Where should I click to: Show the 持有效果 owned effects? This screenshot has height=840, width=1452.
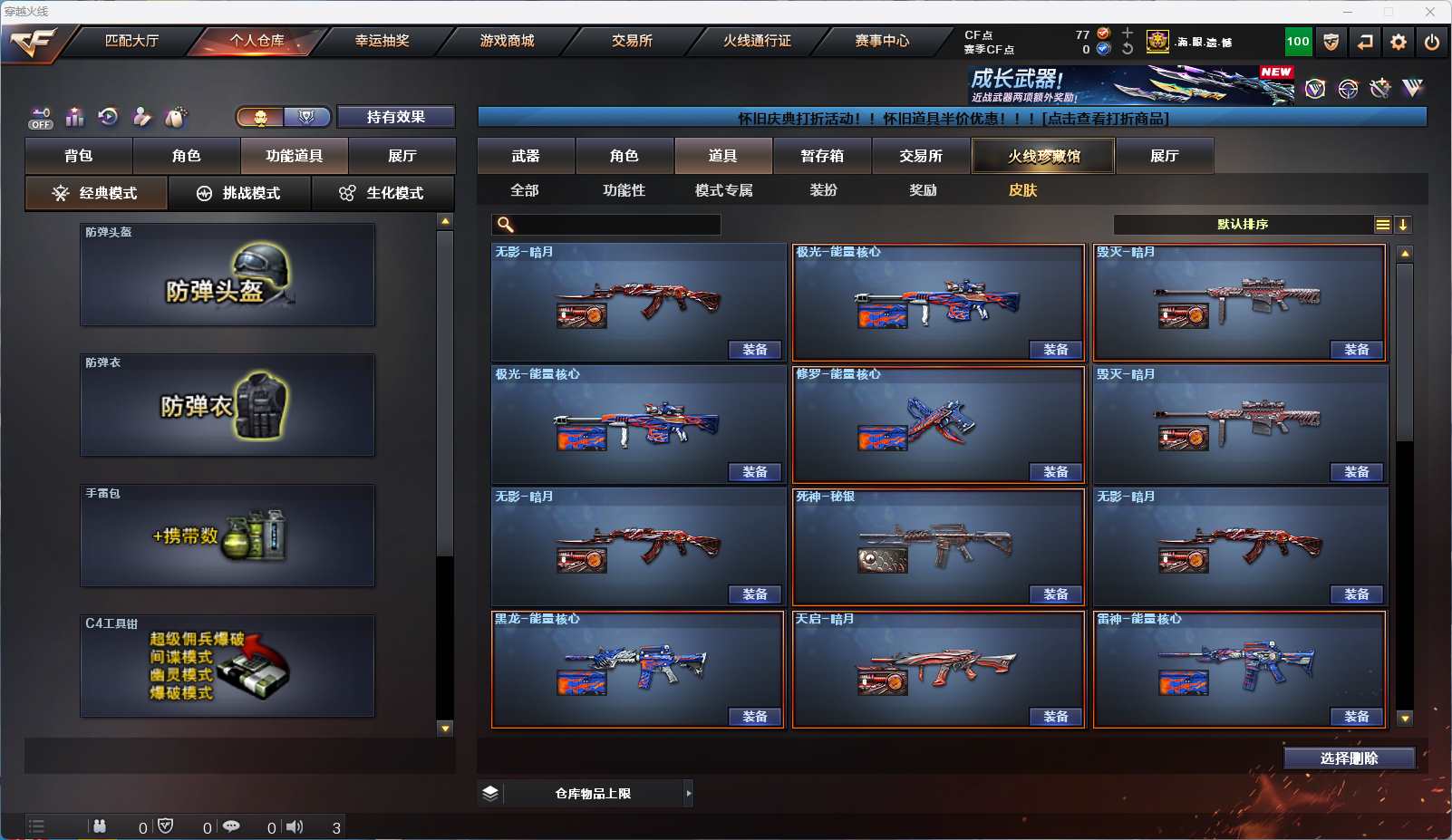click(x=396, y=117)
